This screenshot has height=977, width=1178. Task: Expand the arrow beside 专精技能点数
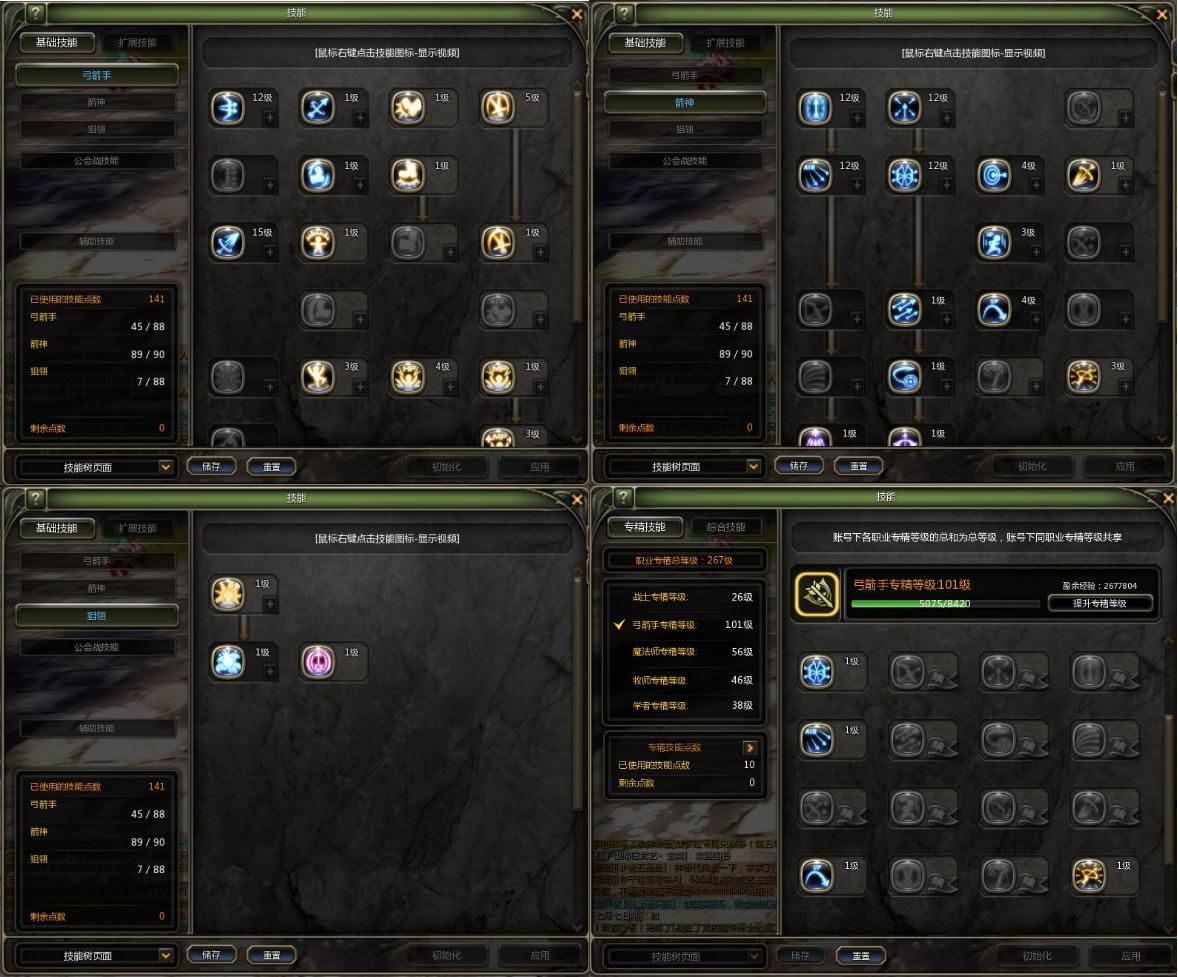[x=750, y=747]
